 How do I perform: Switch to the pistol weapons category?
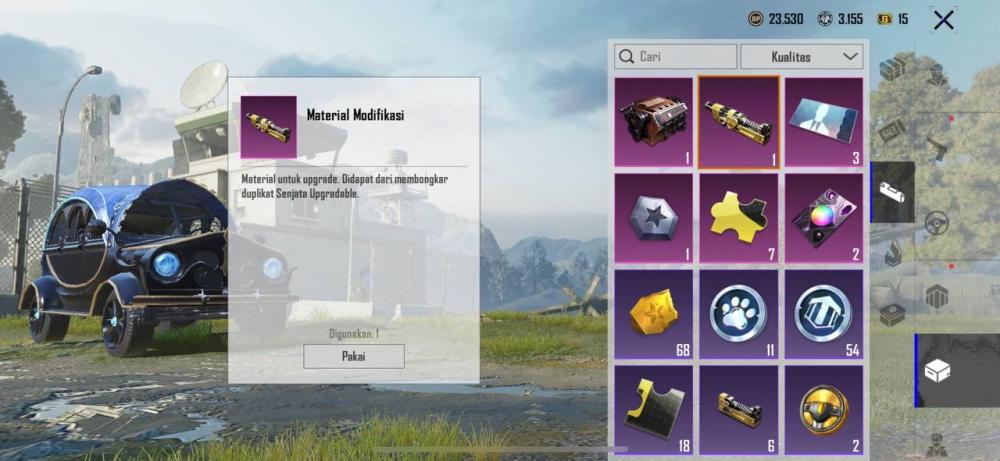coord(936,147)
